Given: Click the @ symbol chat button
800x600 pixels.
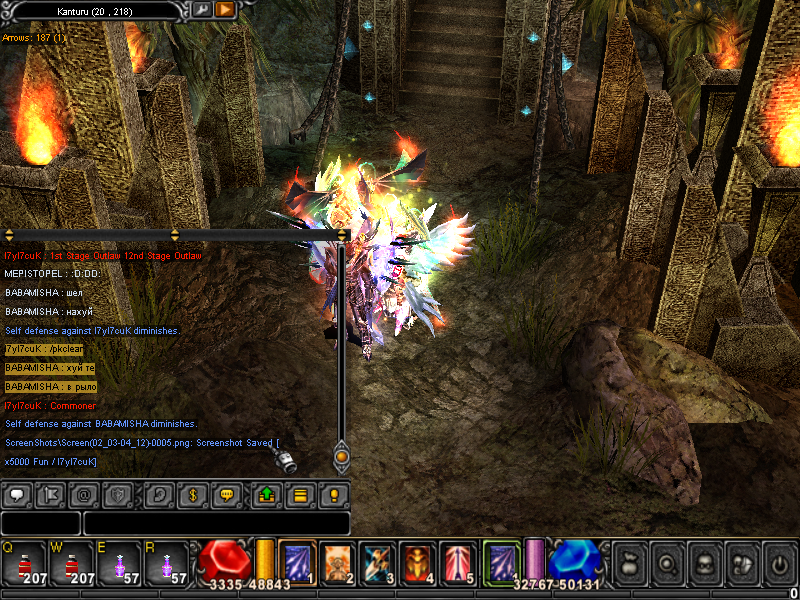Looking at the screenshot, I should (84, 494).
